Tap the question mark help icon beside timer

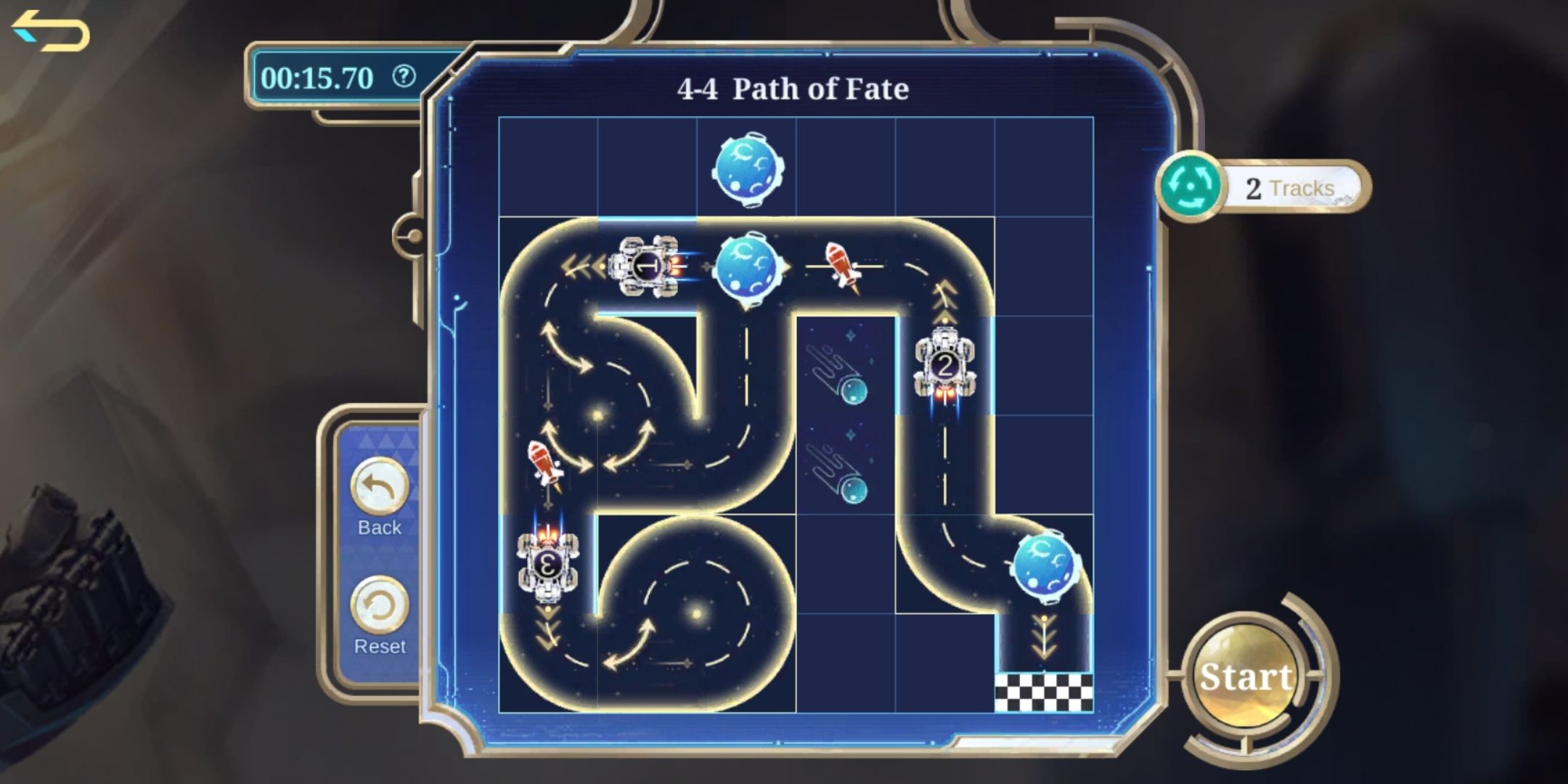coord(405,78)
